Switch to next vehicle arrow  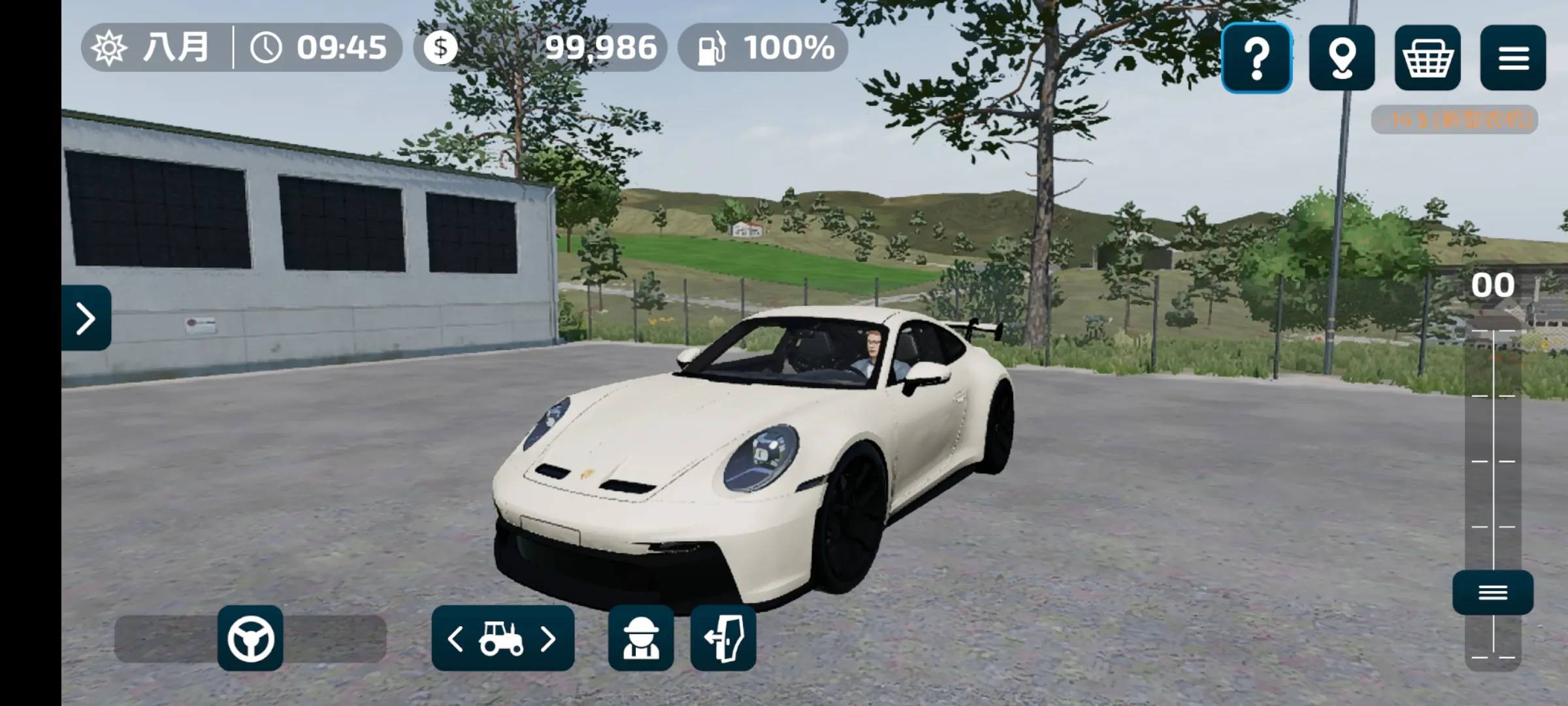click(x=549, y=639)
